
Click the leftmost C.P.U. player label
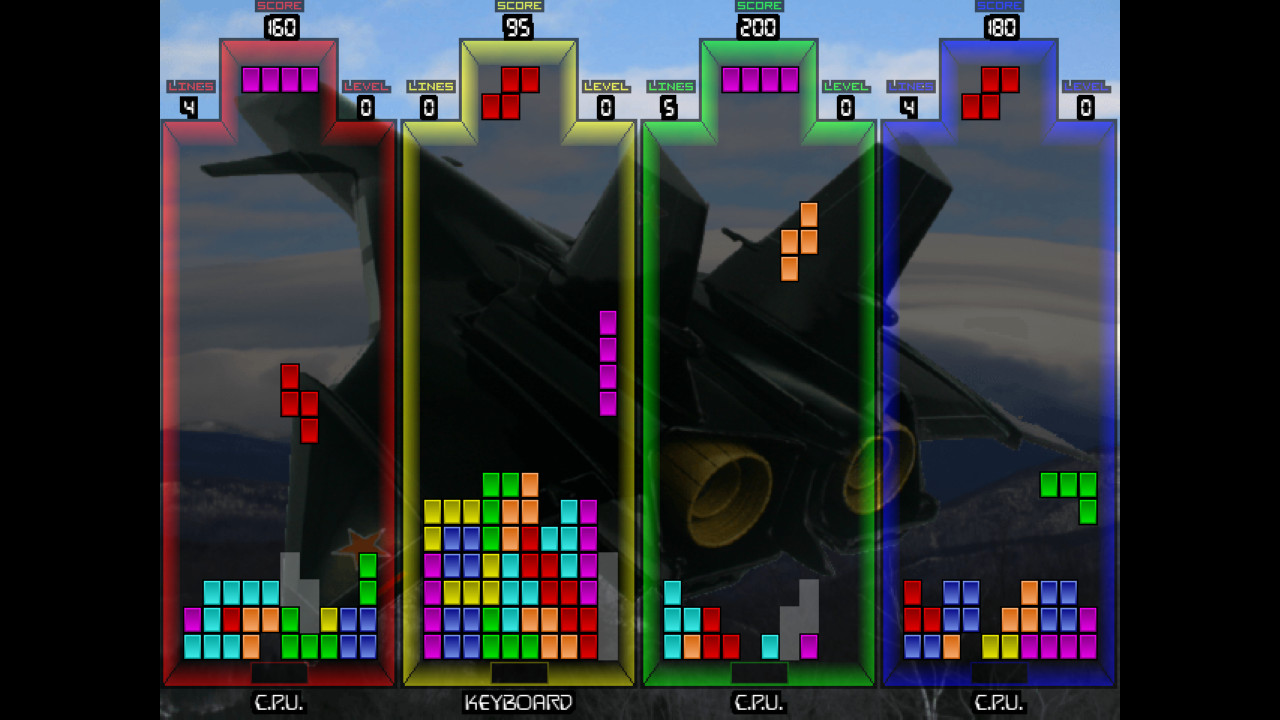point(278,703)
